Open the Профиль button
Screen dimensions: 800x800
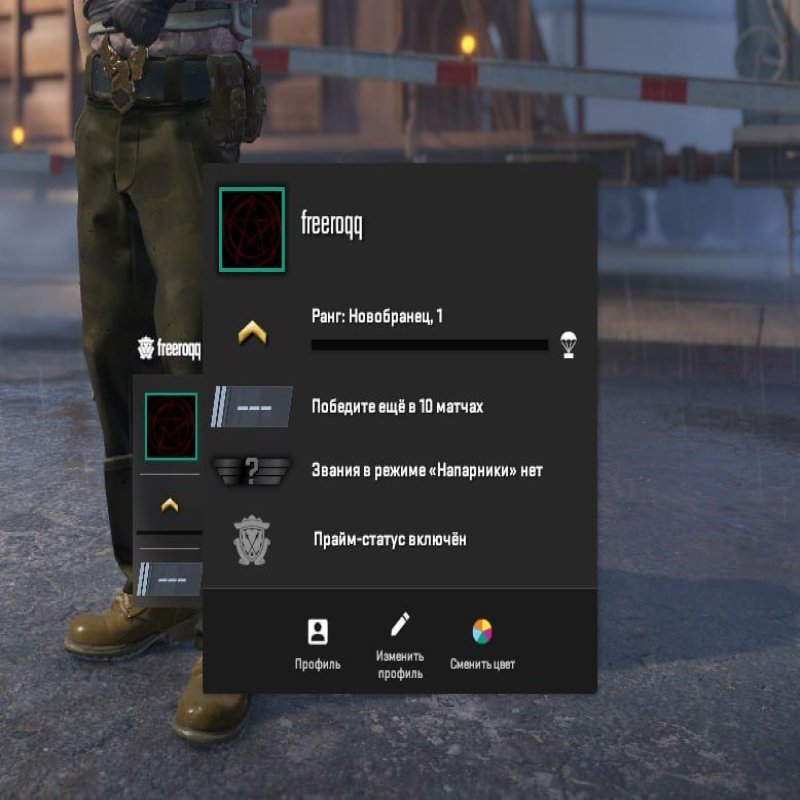[x=317, y=643]
